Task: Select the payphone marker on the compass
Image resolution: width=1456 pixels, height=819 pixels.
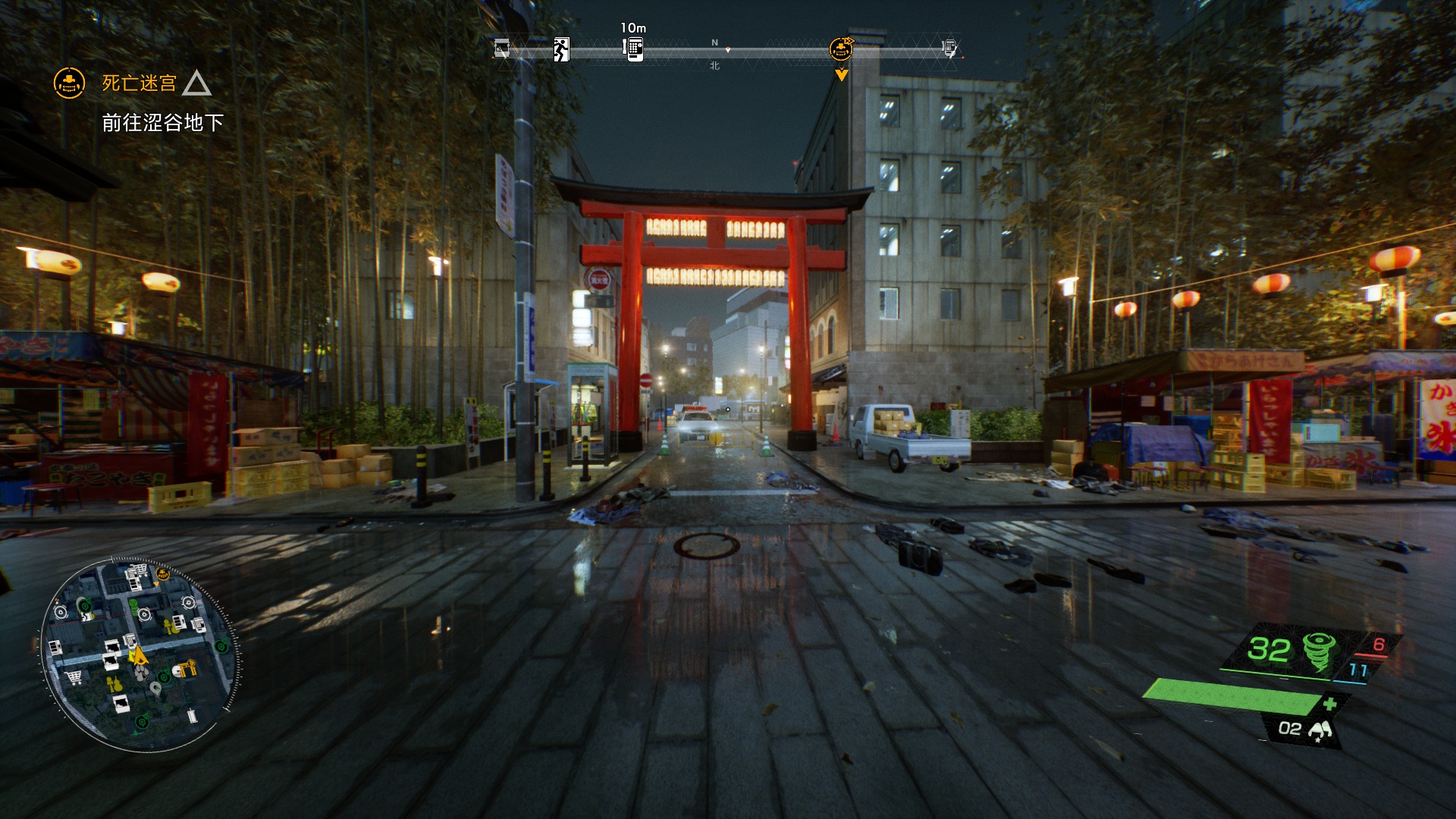Action: pos(633,49)
